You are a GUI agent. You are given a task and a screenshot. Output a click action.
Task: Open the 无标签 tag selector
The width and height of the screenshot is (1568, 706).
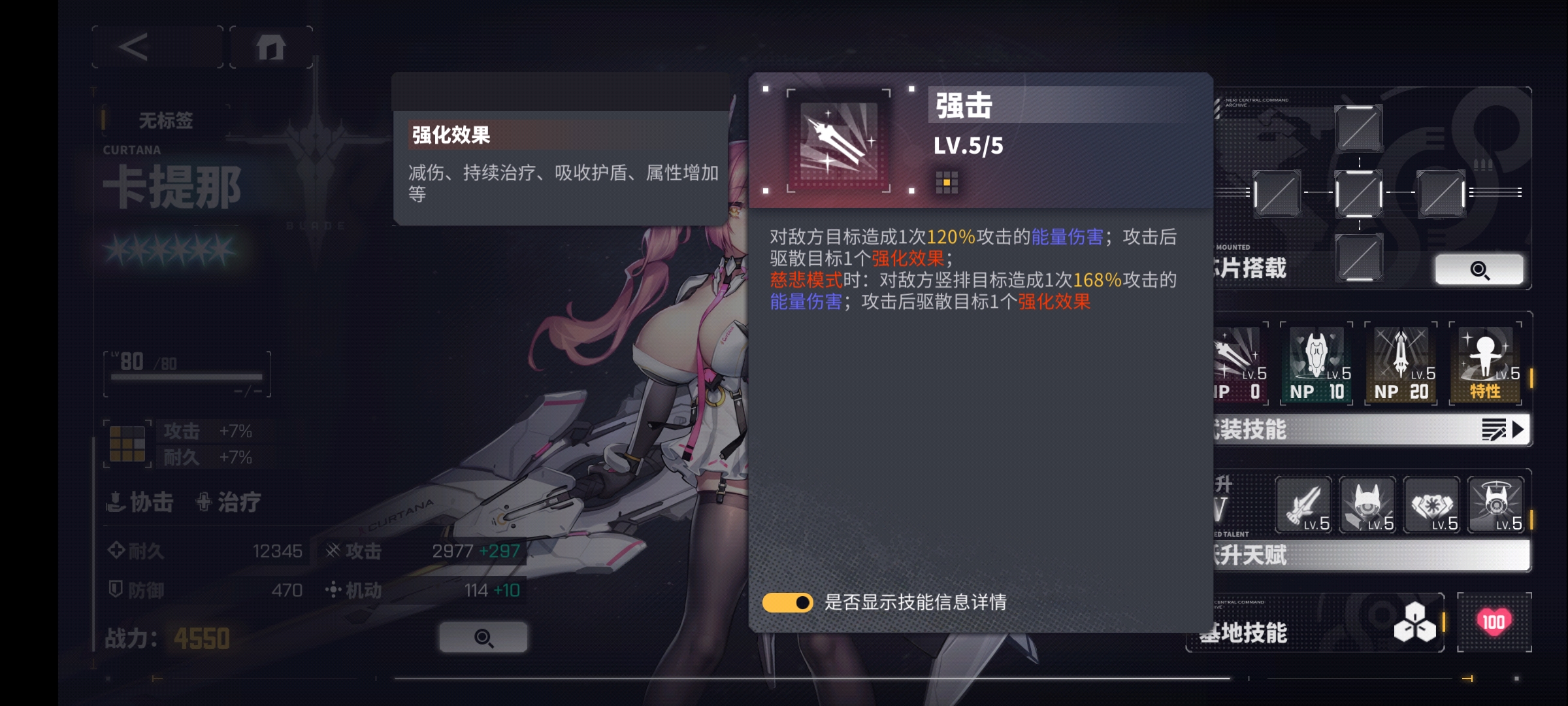coord(165,120)
